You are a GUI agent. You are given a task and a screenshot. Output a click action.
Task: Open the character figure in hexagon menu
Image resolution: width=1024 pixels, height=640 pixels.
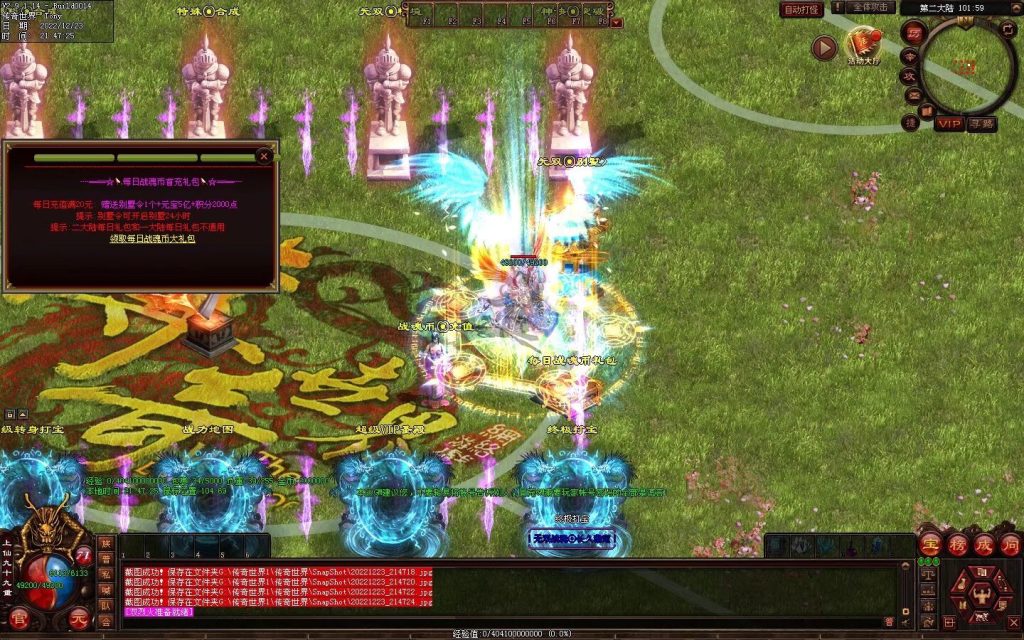(981, 594)
